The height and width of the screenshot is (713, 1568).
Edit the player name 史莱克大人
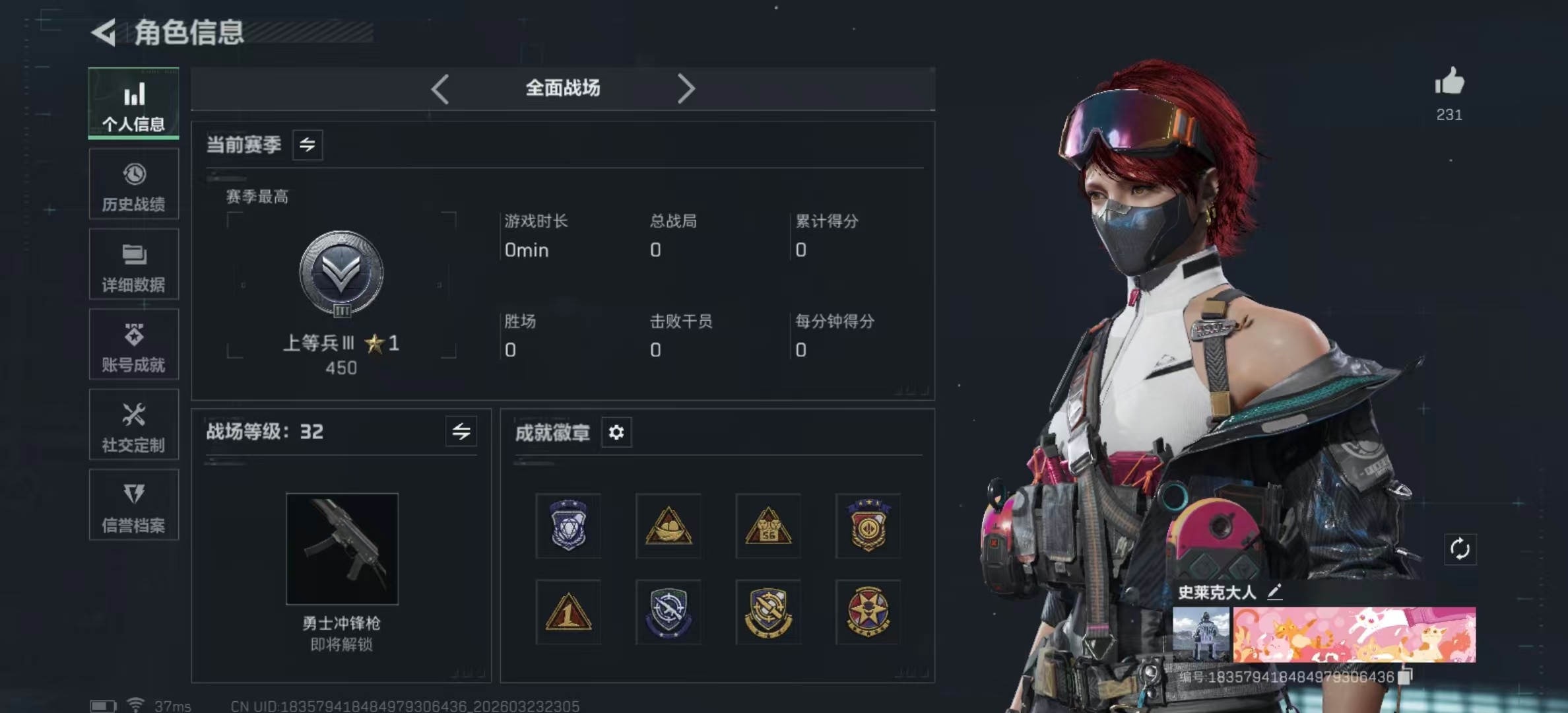click(x=1275, y=592)
